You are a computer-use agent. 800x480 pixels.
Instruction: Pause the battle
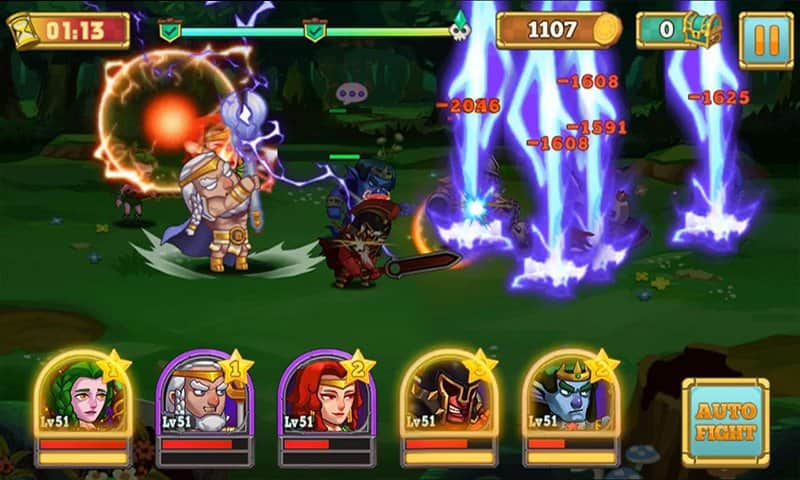(x=765, y=40)
